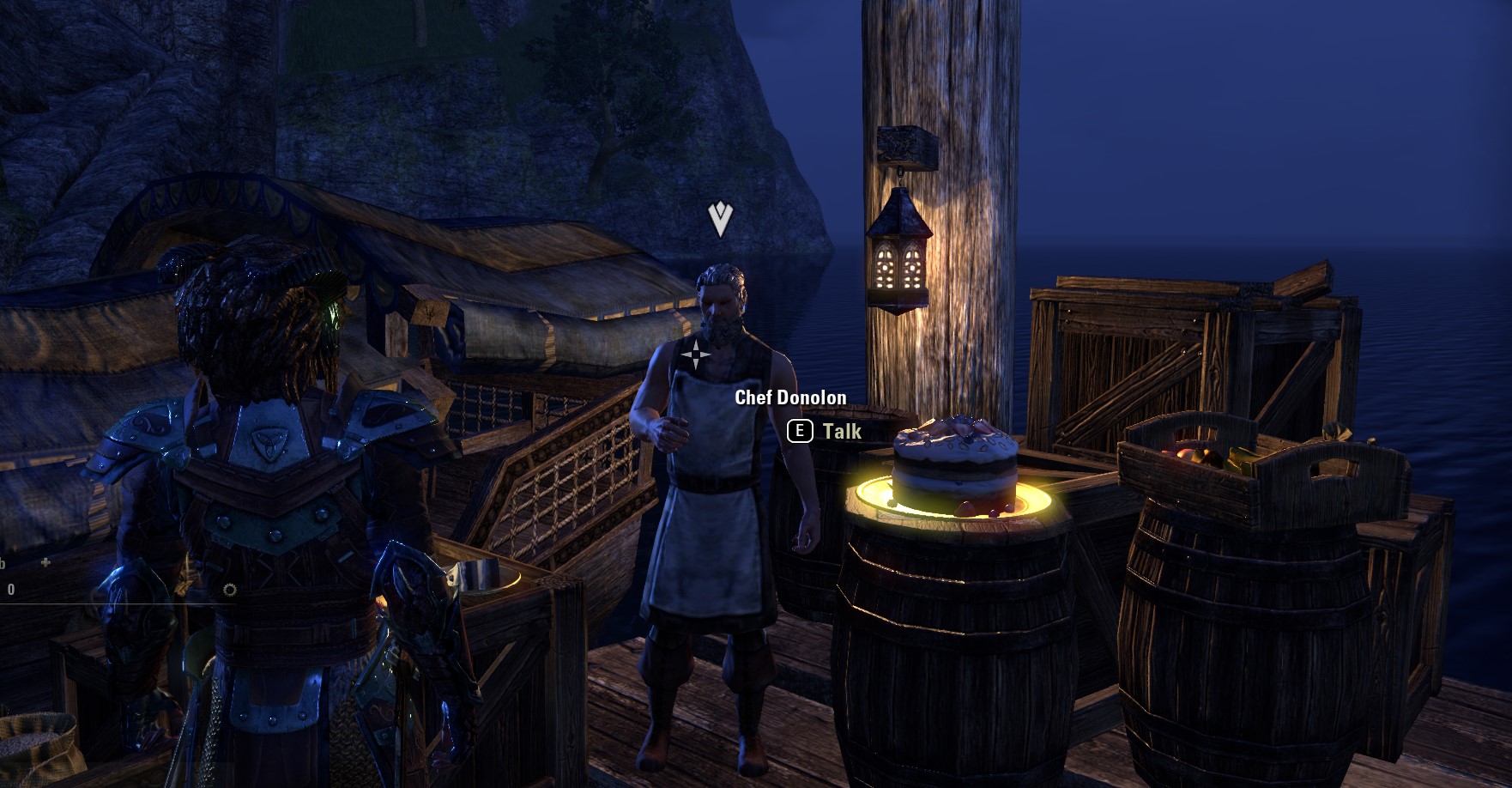Add a new chat tab with the plus button
1512x788 pixels.
click(x=45, y=563)
